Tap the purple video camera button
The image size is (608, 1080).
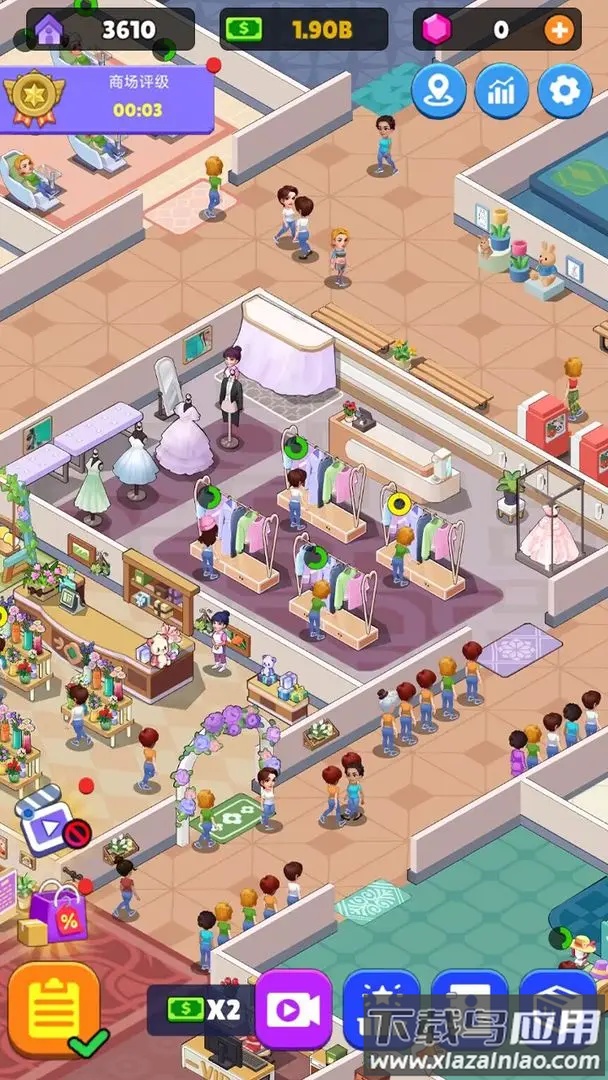(x=294, y=1010)
